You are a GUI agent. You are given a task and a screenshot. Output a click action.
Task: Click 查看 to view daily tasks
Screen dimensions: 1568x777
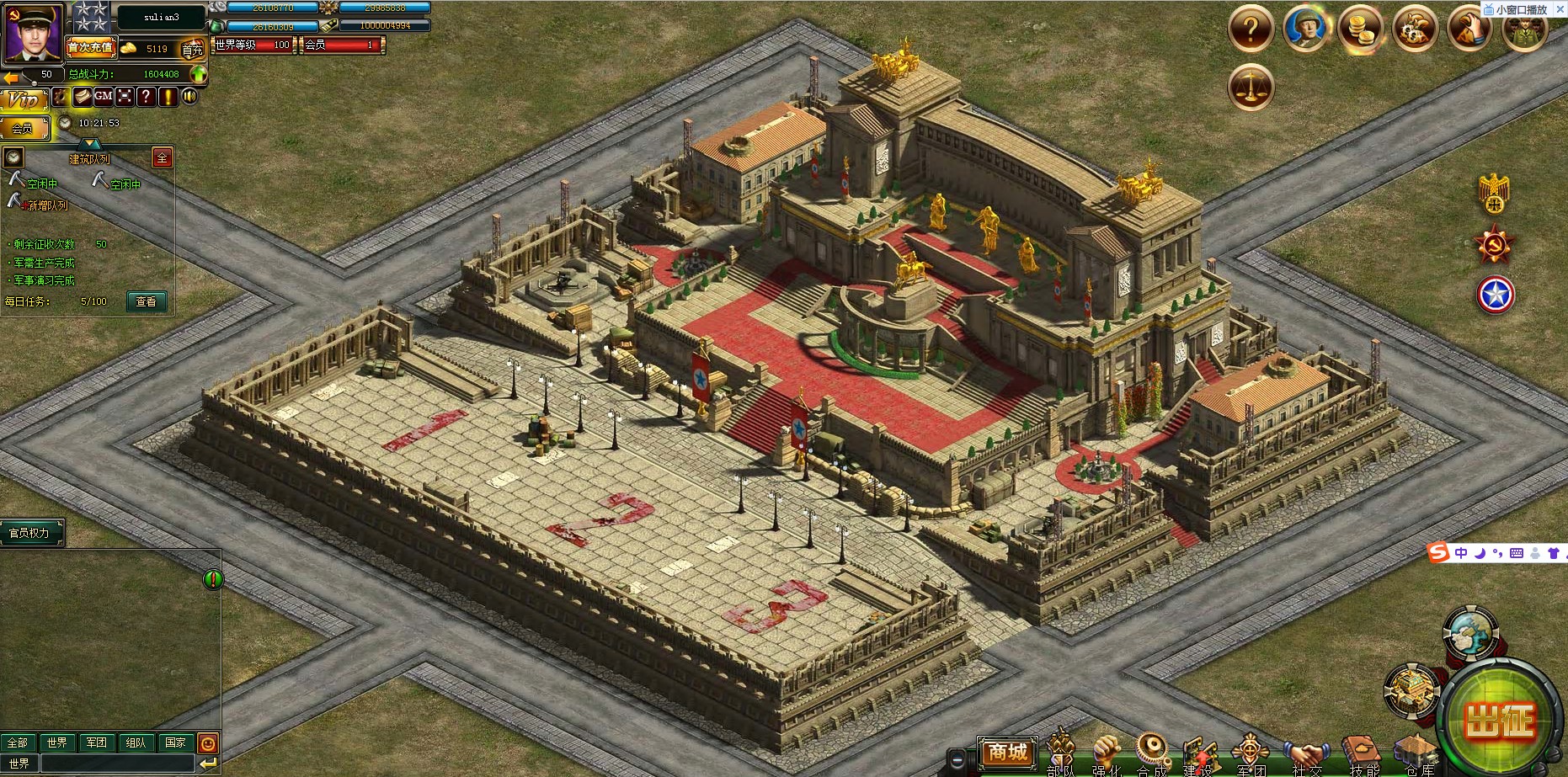click(x=147, y=301)
